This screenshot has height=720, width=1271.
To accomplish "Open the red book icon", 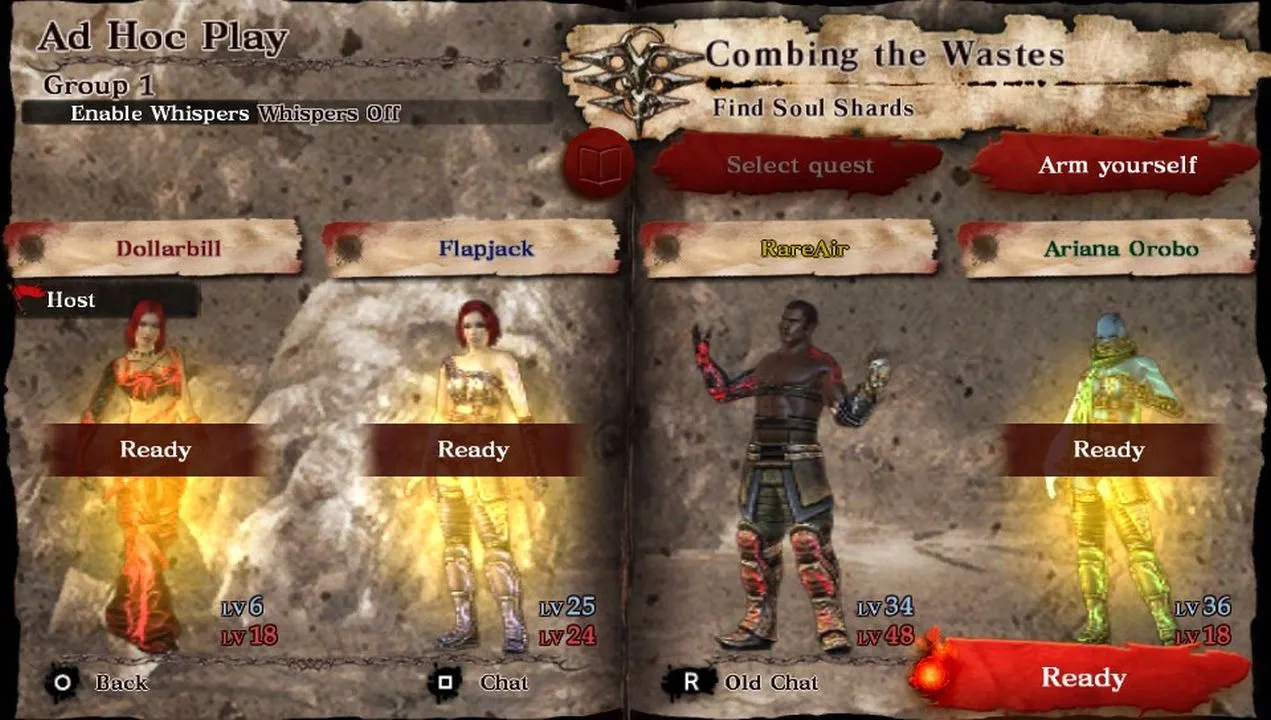I will 598,166.
